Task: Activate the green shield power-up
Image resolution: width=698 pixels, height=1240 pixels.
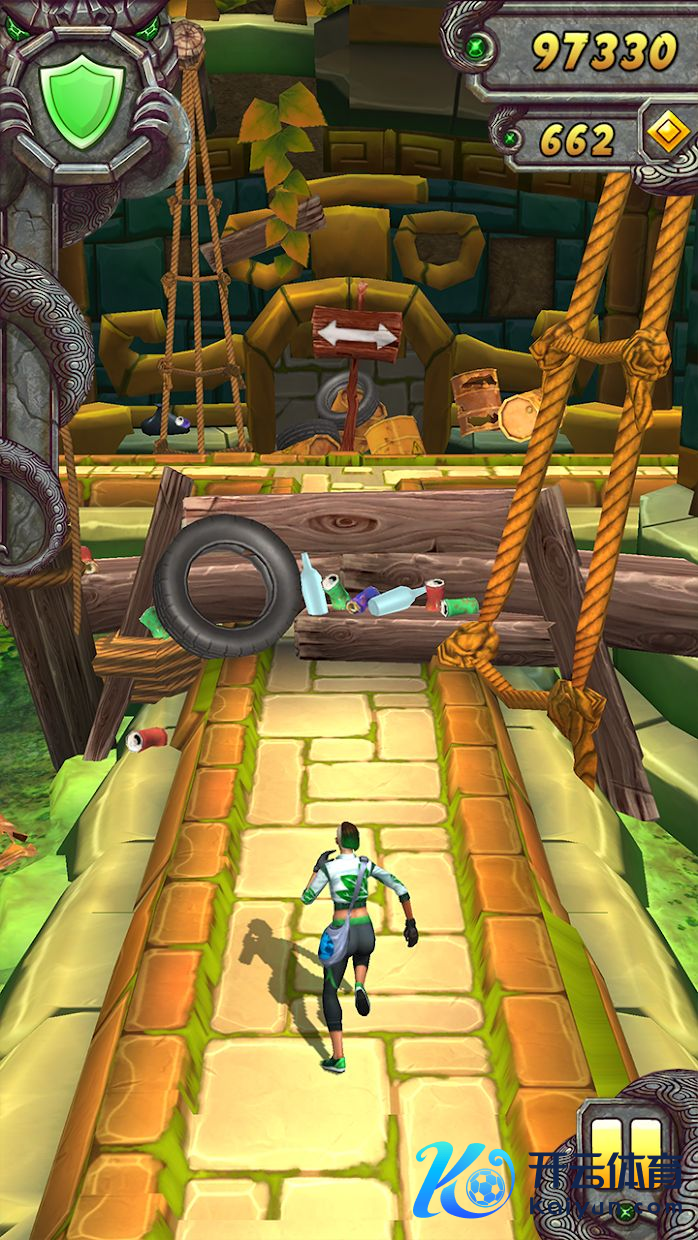Action: pyautogui.click(x=81, y=98)
